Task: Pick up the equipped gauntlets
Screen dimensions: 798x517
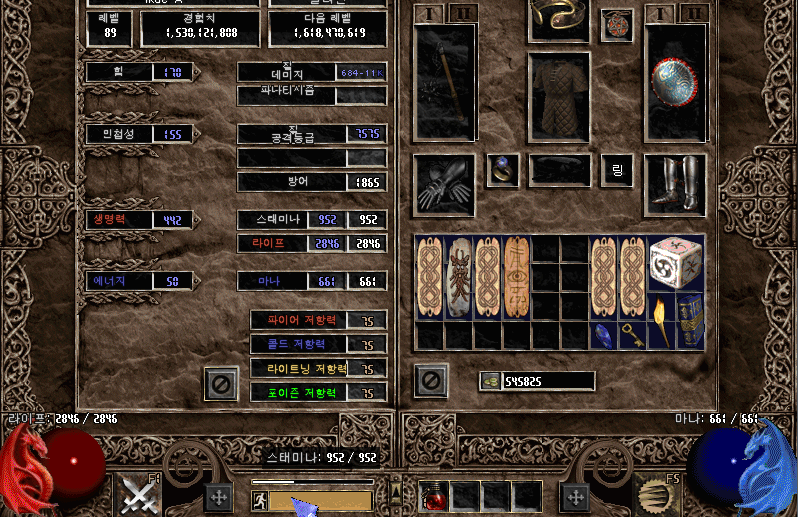Action: 443,185
